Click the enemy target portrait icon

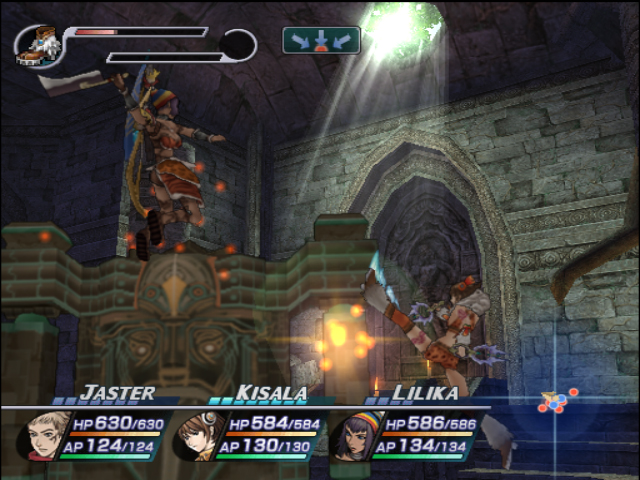[37, 46]
